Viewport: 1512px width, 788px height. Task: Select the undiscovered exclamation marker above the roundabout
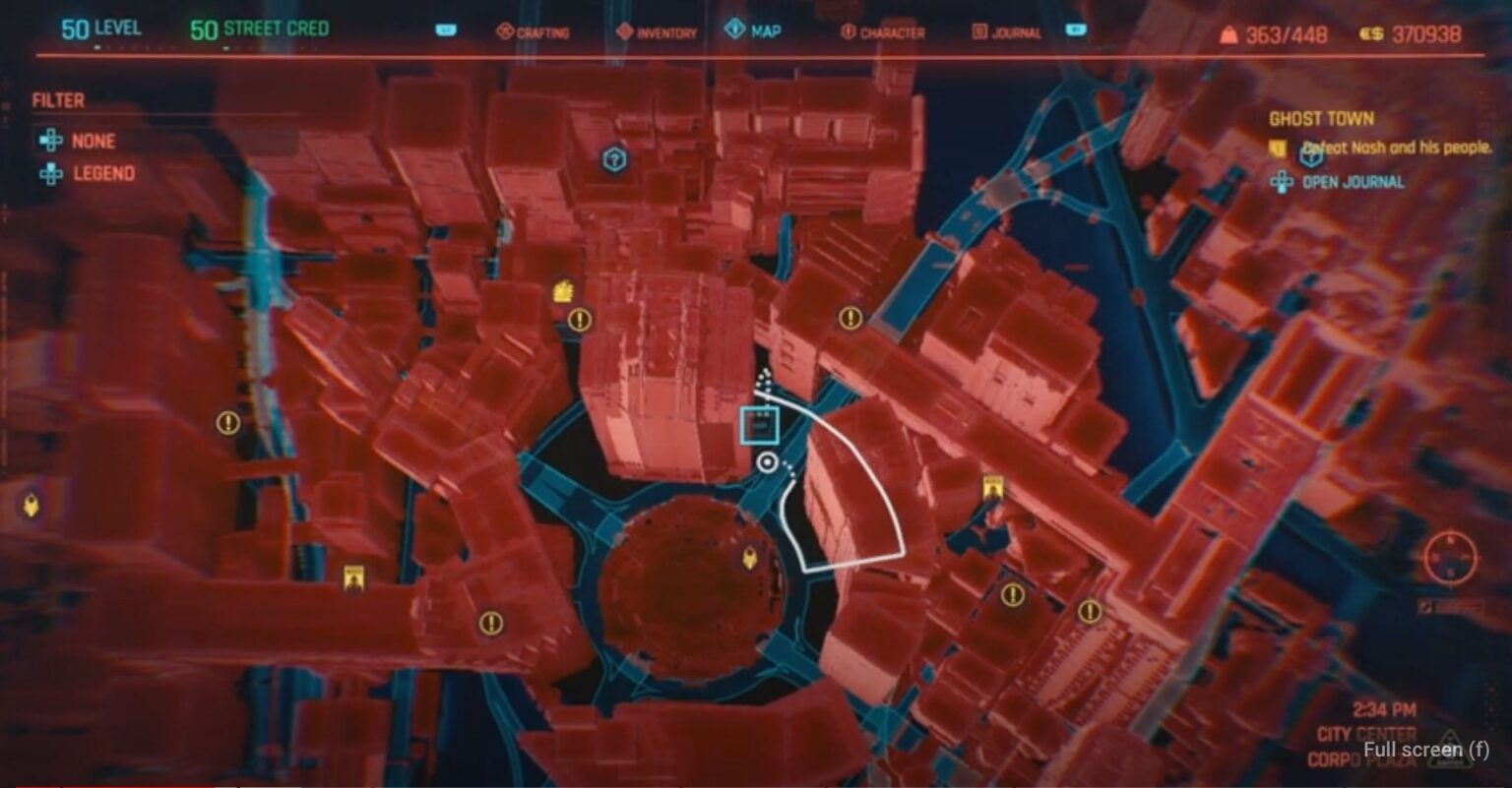click(x=579, y=319)
